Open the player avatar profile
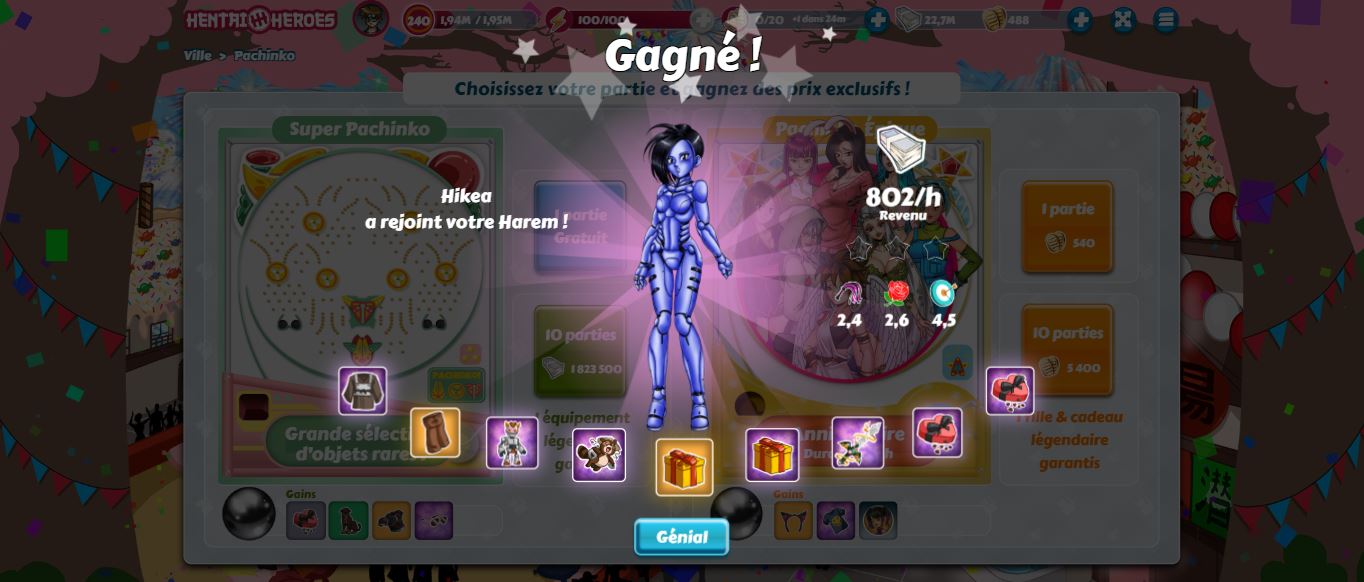Image resolution: width=1364 pixels, height=582 pixels. pos(371,19)
